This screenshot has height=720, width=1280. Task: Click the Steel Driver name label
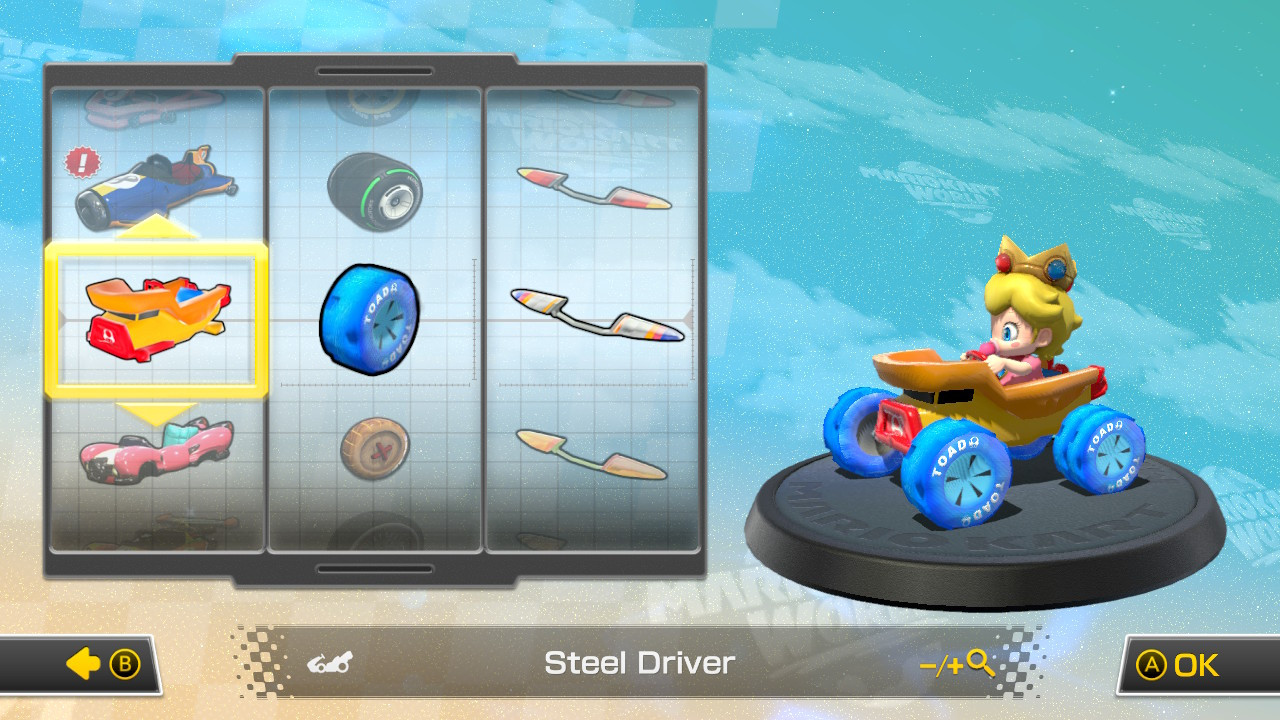pyautogui.click(x=639, y=662)
